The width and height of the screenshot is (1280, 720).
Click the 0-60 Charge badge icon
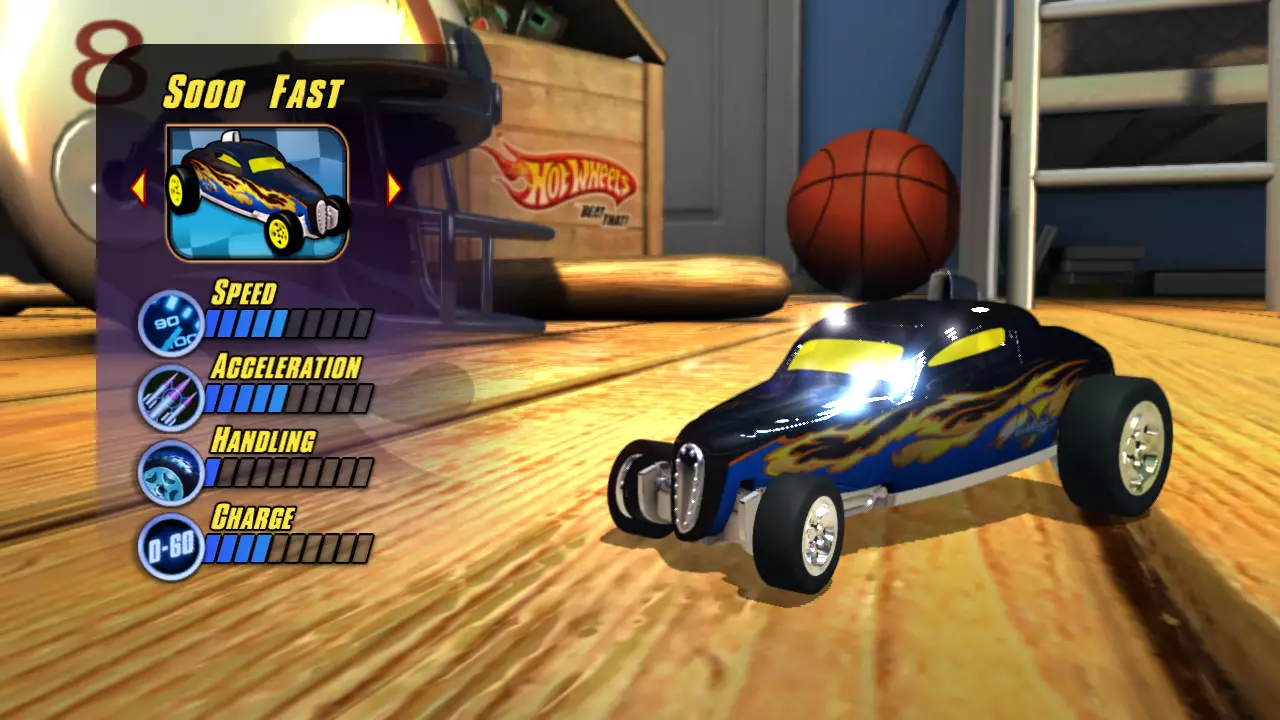[170, 546]
